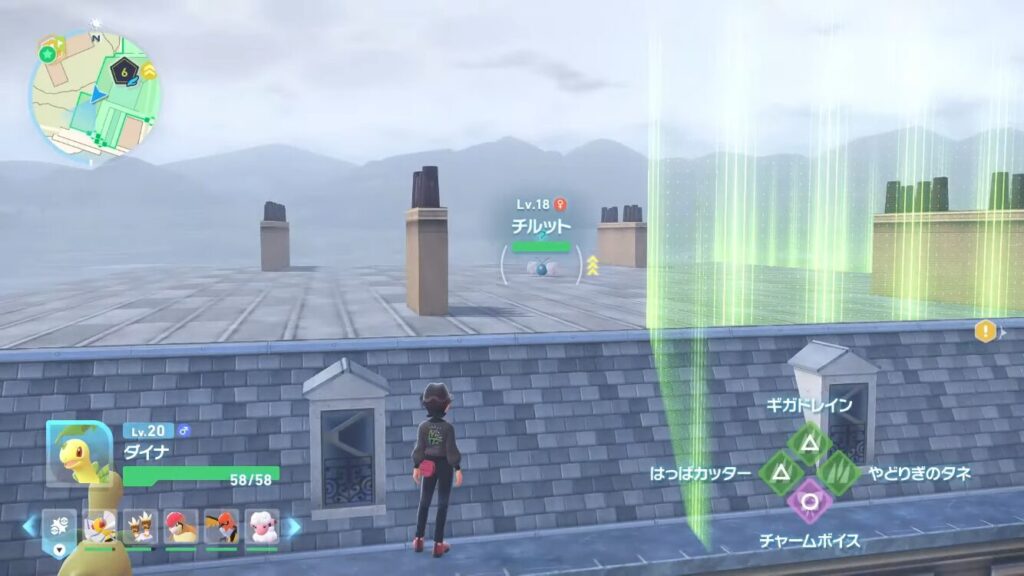Viewport: 1024px width, 576px height.
Task: Switch to the Fletchinder party slot
Action: pos(221,525)
